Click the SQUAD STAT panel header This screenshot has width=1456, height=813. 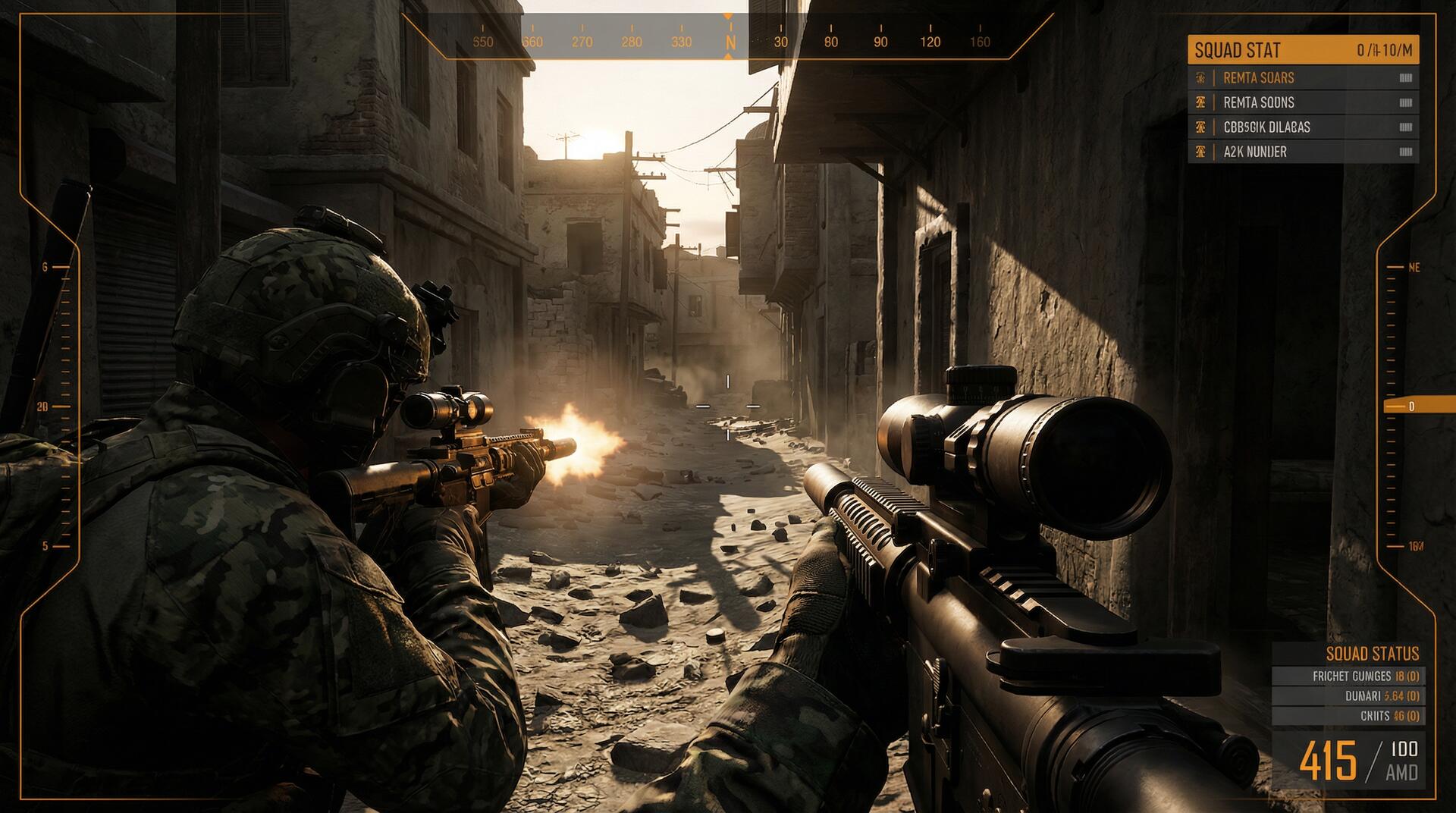tap(1303, 50)
